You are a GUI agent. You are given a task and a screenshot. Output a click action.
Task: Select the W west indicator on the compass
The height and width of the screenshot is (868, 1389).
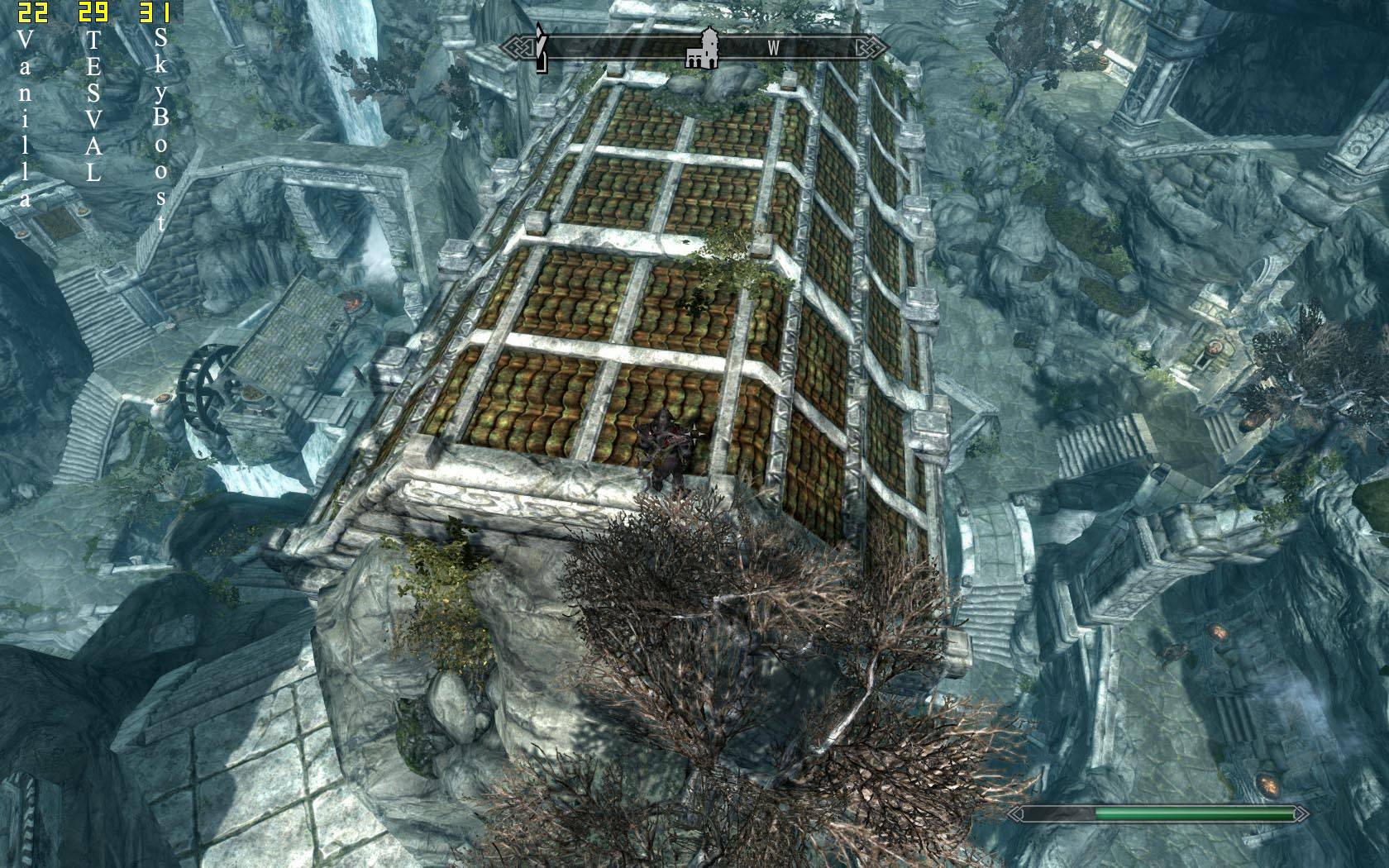773,48
